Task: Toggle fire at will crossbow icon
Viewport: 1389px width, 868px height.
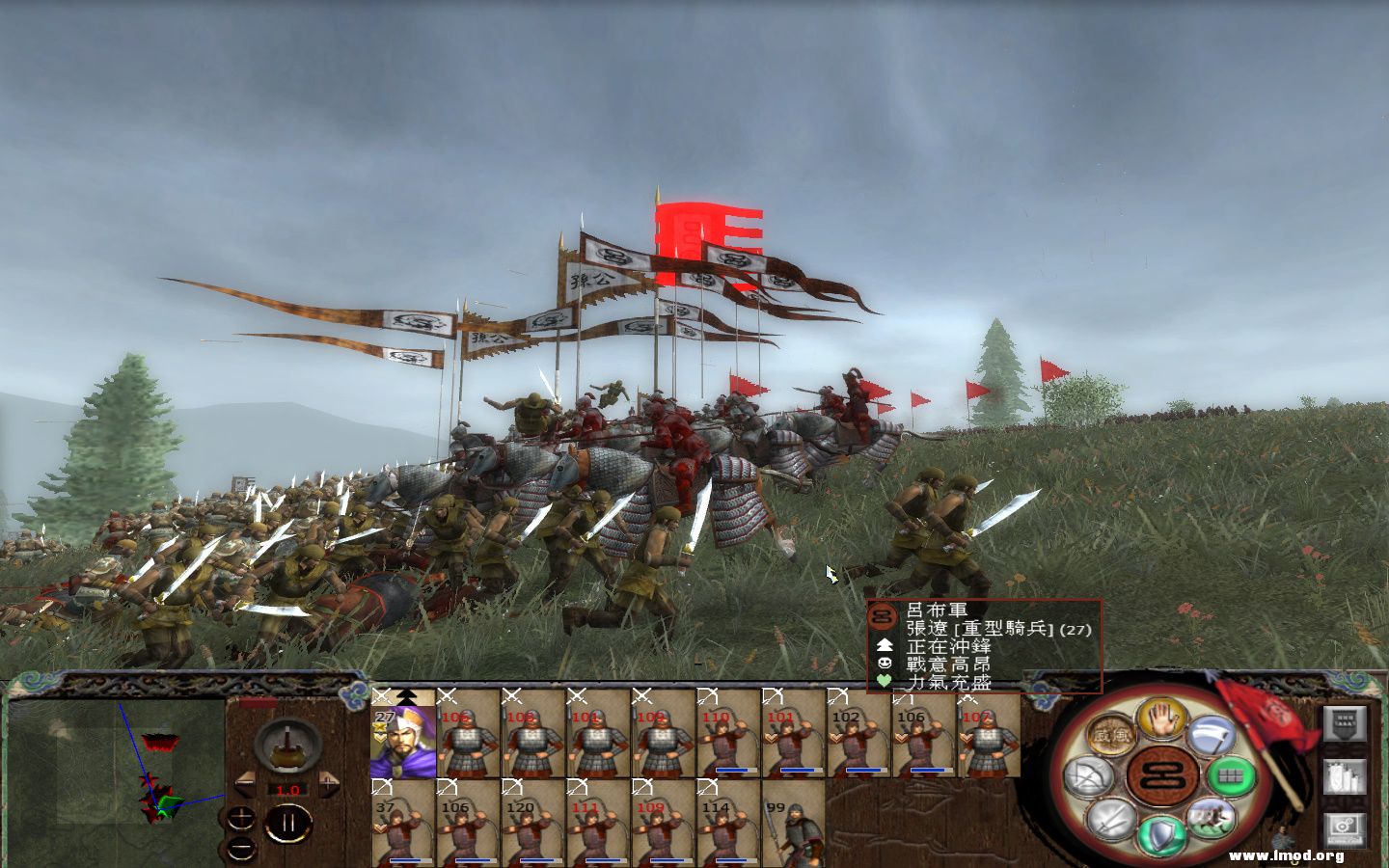Action: tap(1089, 775)
